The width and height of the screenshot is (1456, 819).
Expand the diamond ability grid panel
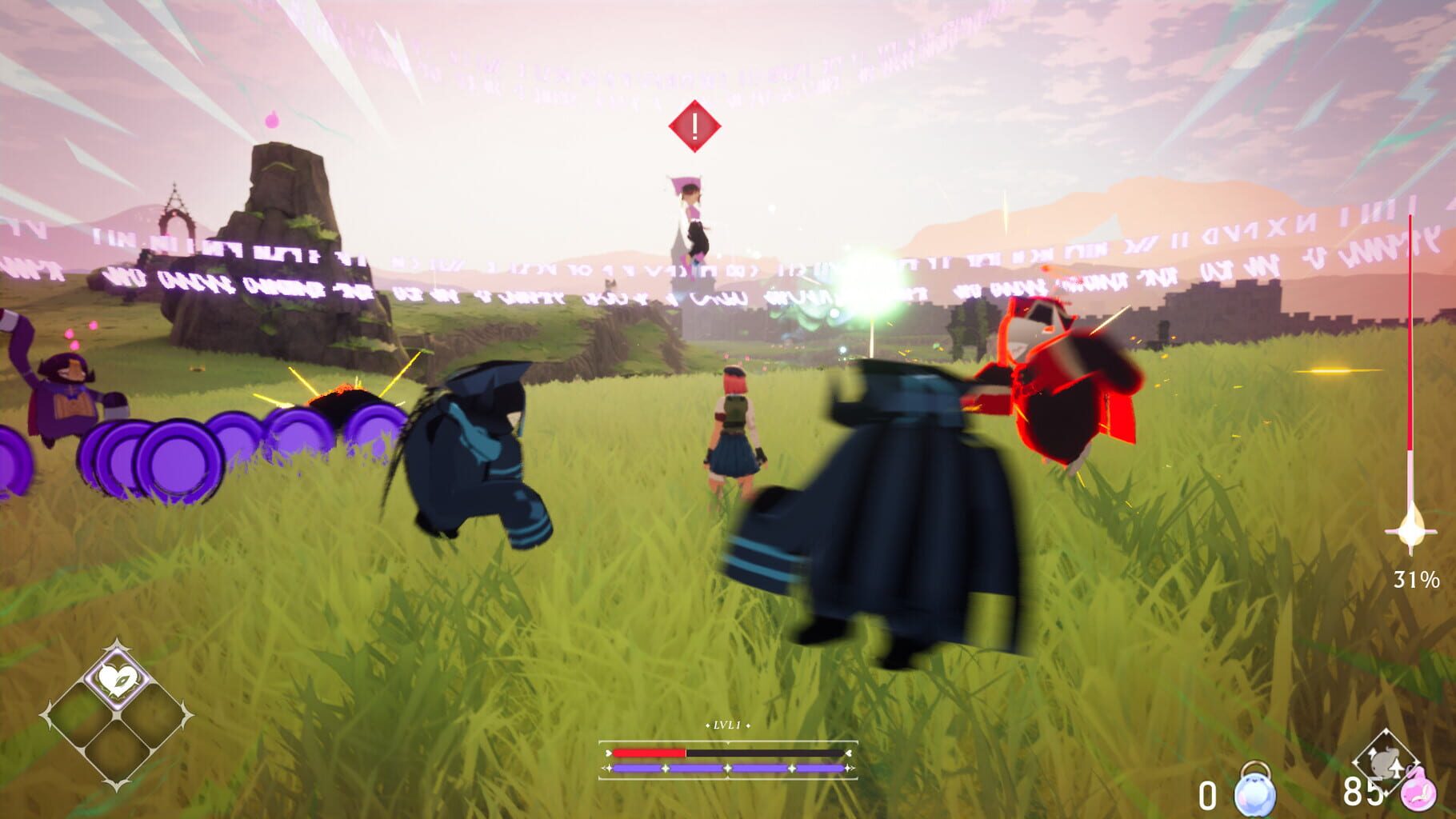click(x=117, y=714)
